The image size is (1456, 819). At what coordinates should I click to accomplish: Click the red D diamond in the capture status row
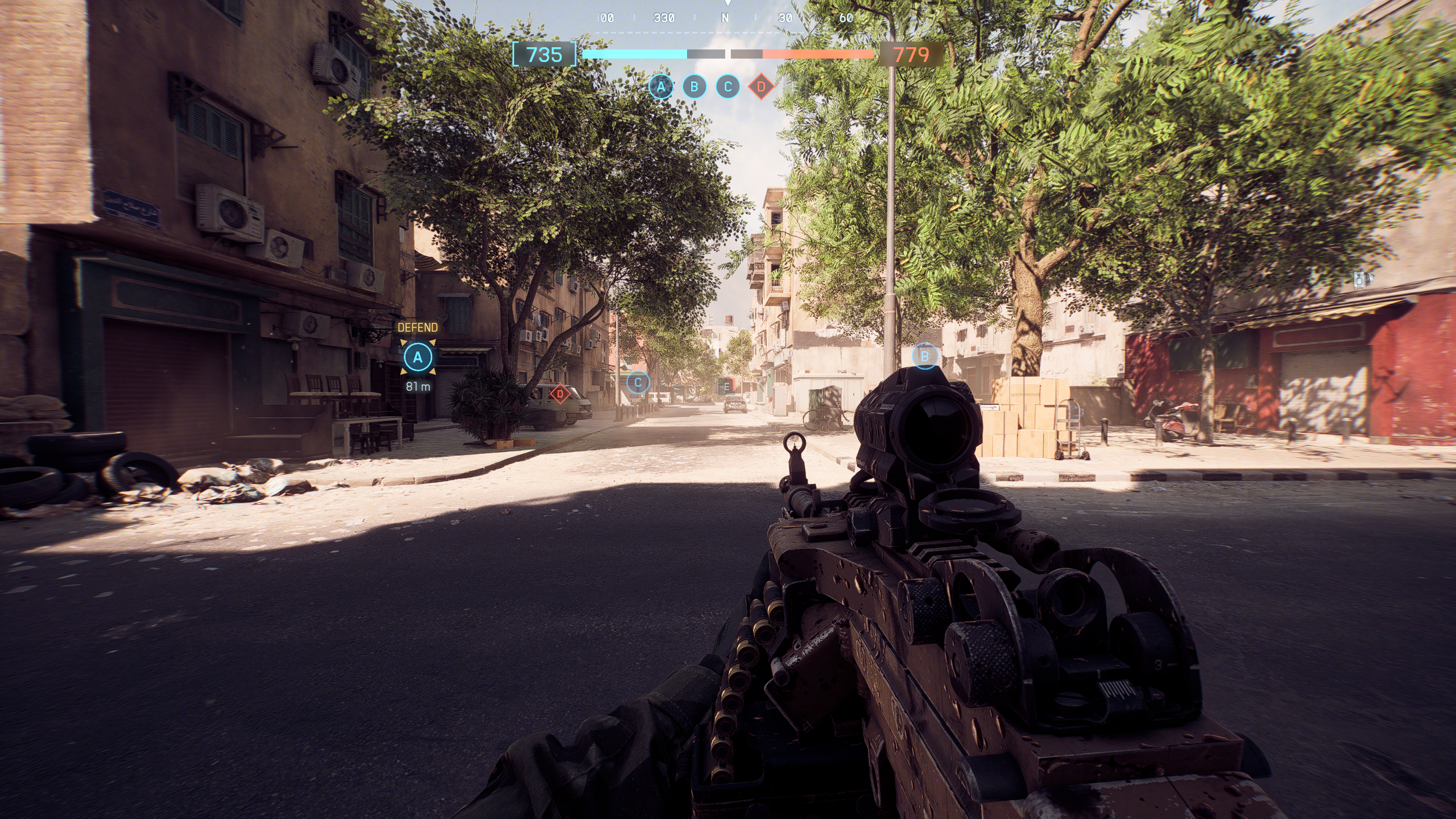(761, 87)
